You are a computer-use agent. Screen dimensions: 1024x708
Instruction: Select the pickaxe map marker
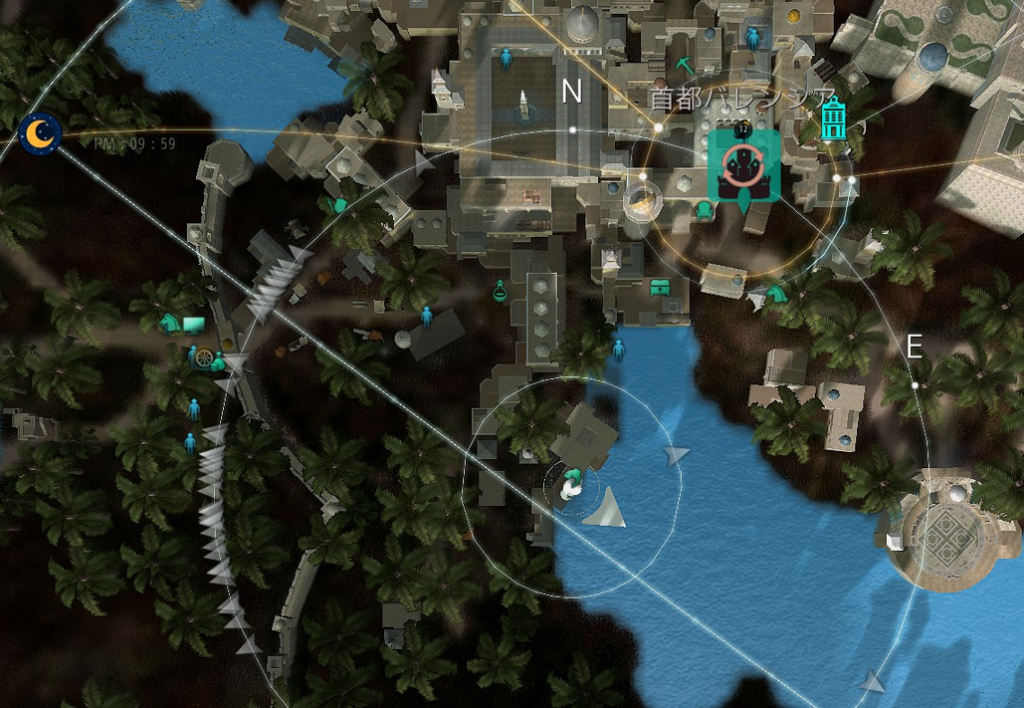[684, 65]
